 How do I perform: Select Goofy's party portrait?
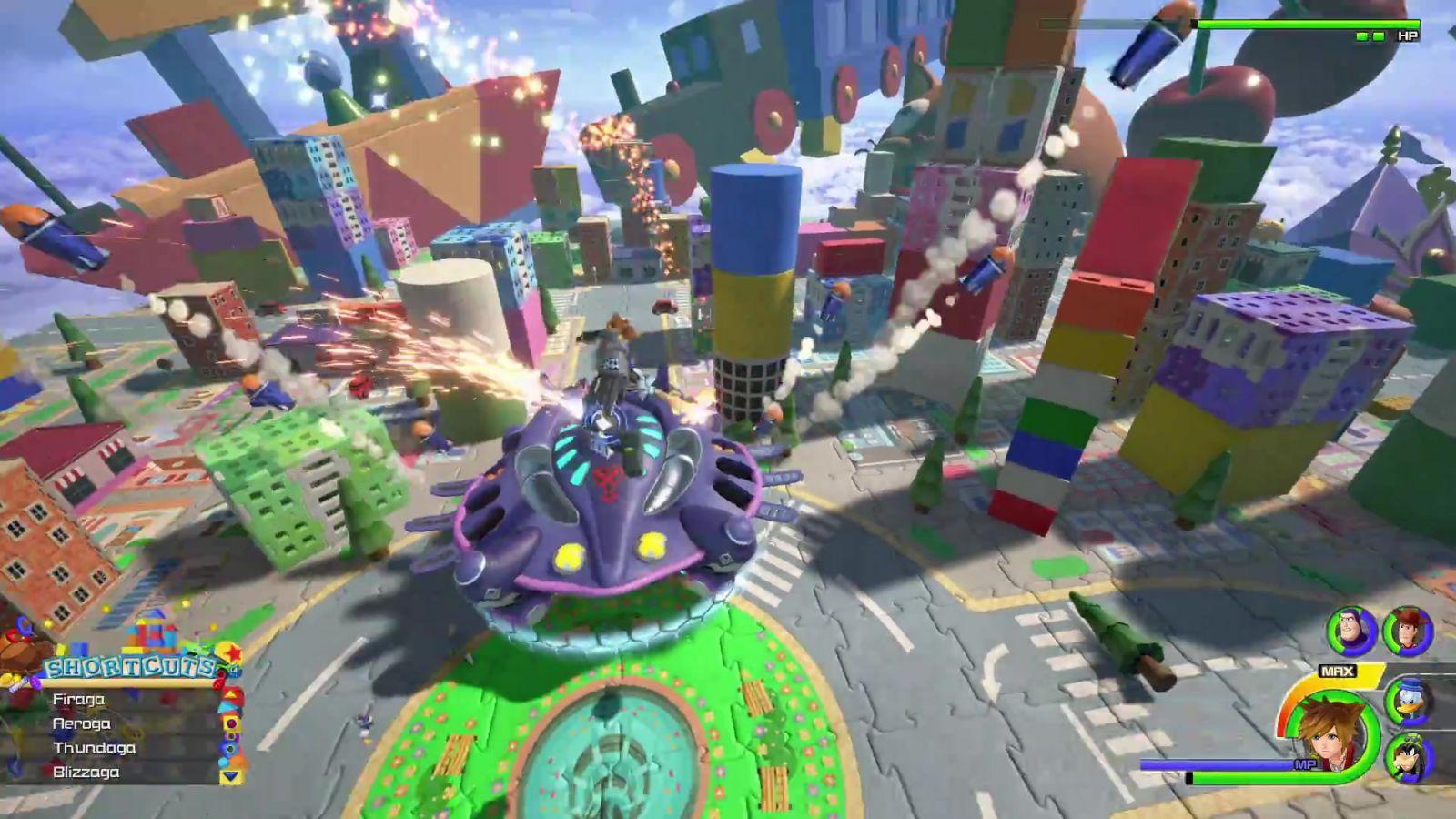tap(1408, 756)
